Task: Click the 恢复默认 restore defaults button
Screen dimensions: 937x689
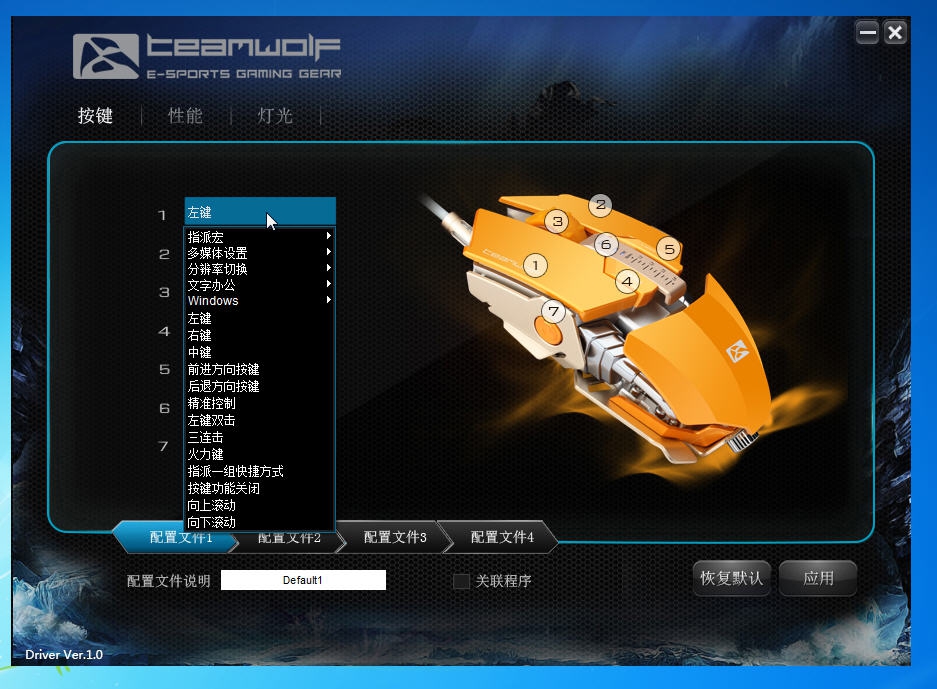Action: point(731,578)
